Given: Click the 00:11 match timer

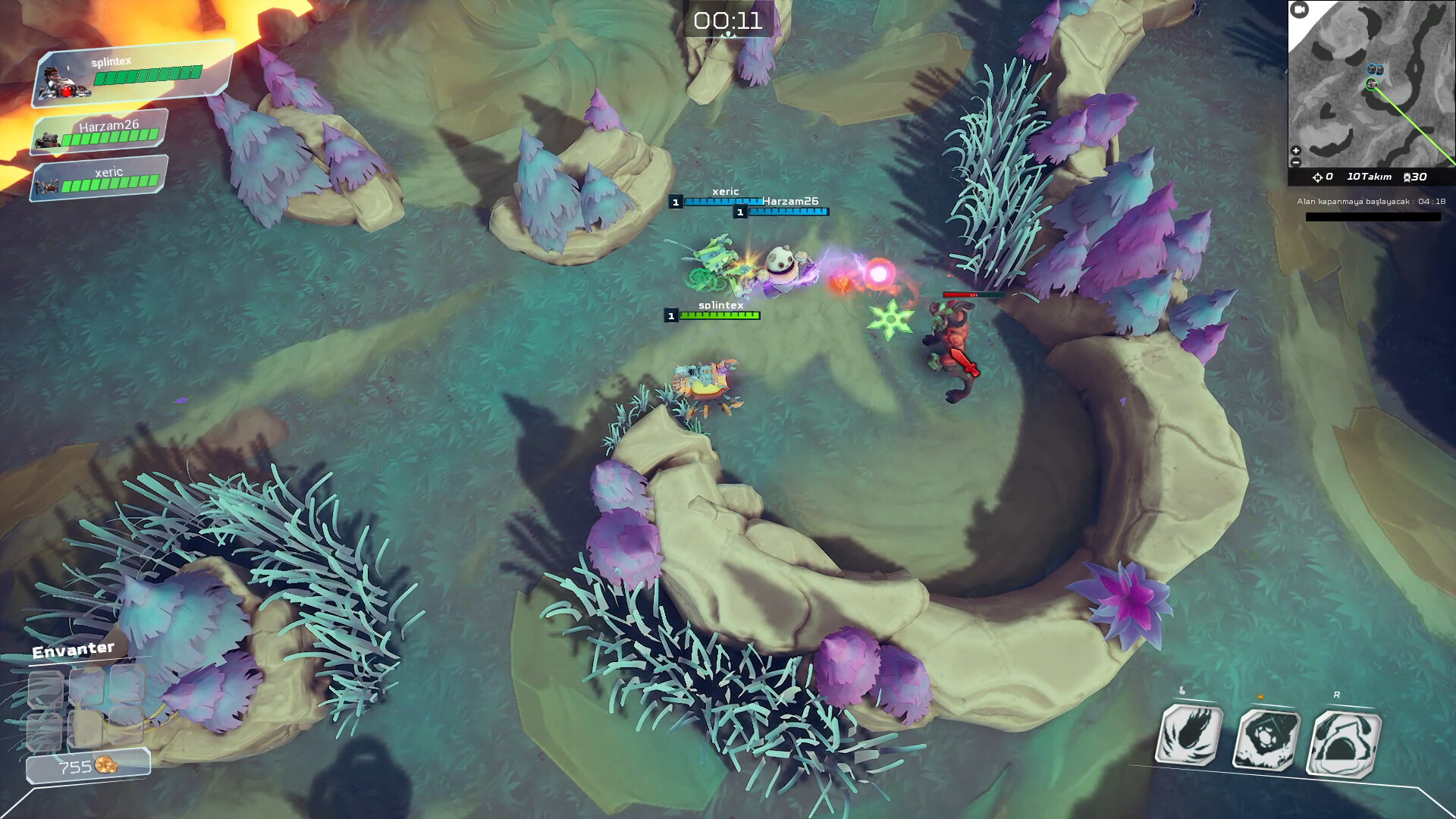Looking at the screenshot, I should click(728, 21).
